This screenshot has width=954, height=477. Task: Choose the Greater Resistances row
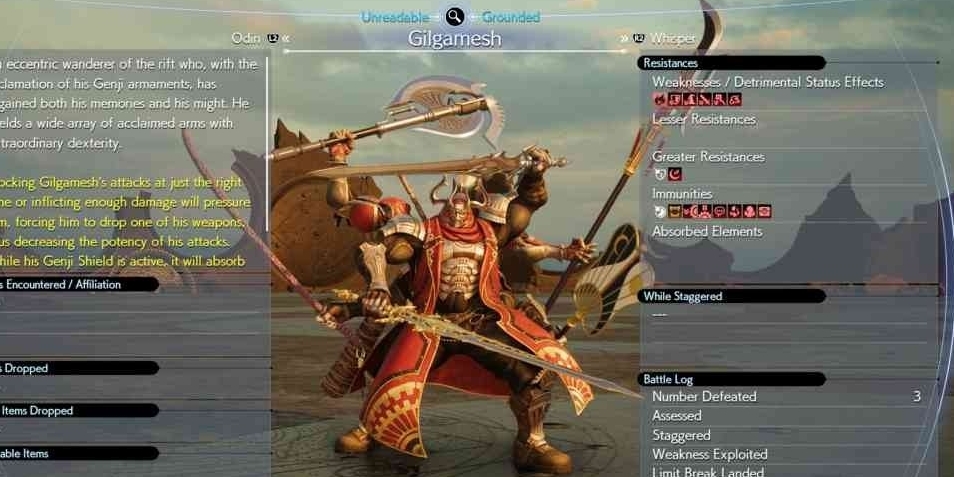(x=708, y=157)
